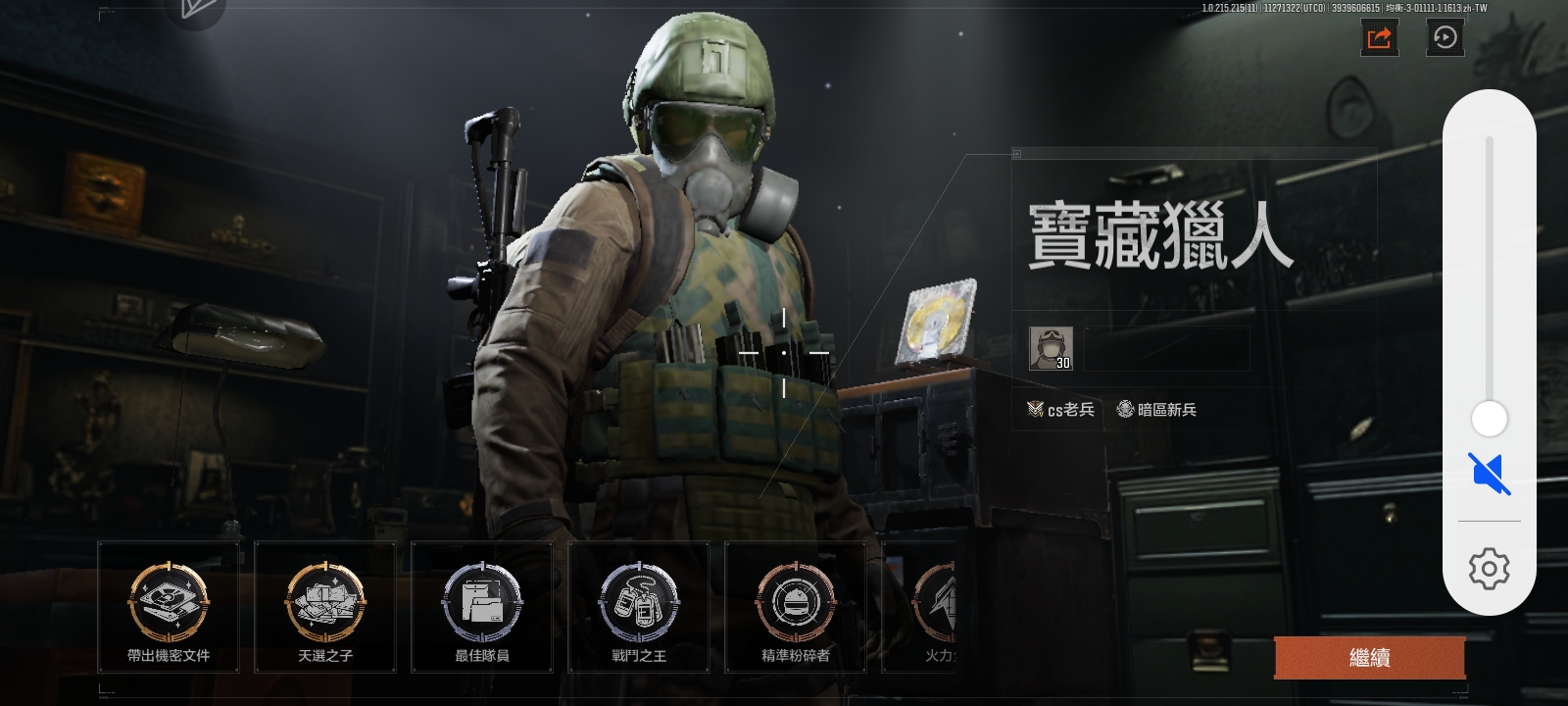Screen dimensions: 1568x706
Task: Click the CS老兵 badge
Action: [1059, 410]
